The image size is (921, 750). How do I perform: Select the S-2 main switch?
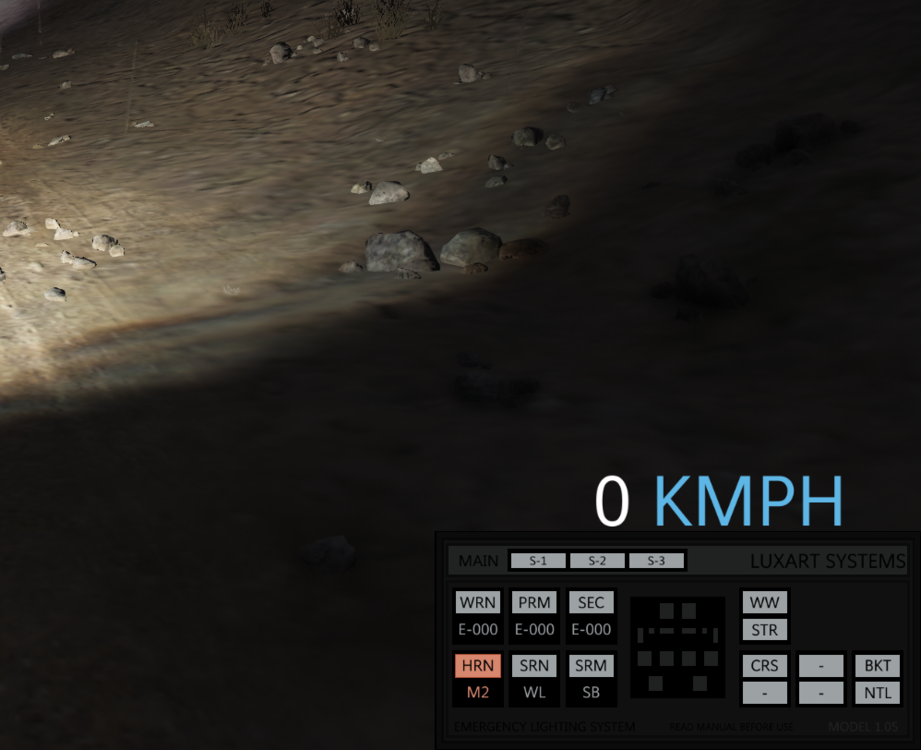click(x=597, y=561)
